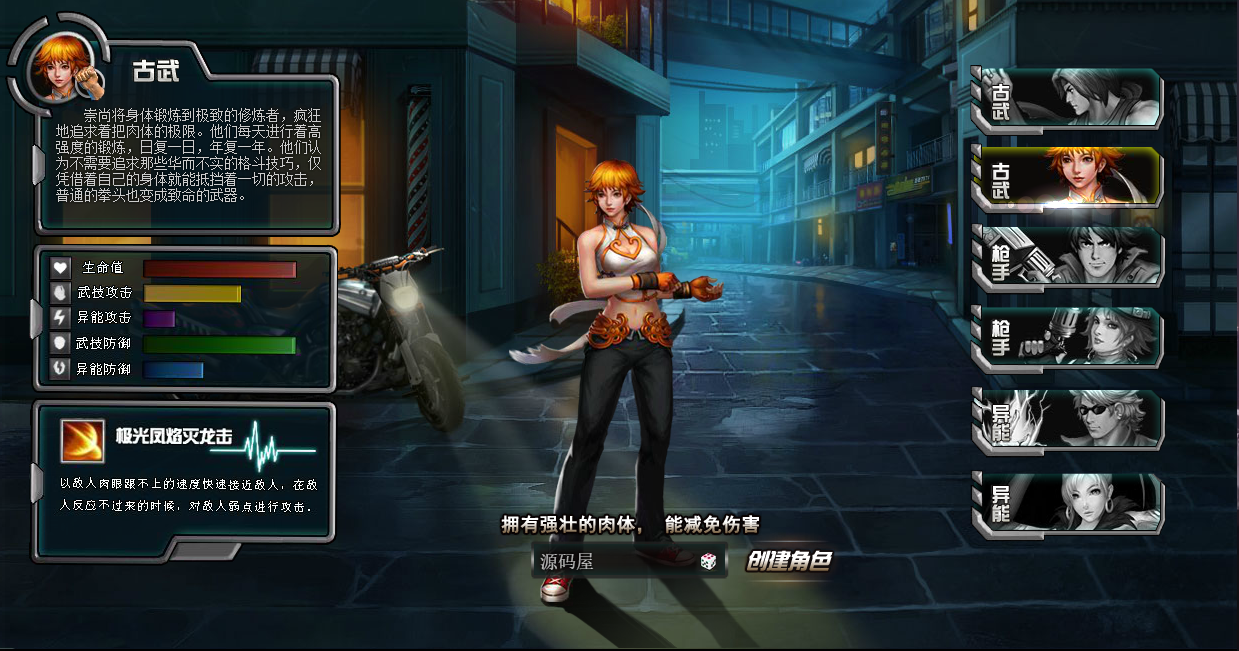Select the long-haired male 古武 class tile

(x=1067, y=99)
